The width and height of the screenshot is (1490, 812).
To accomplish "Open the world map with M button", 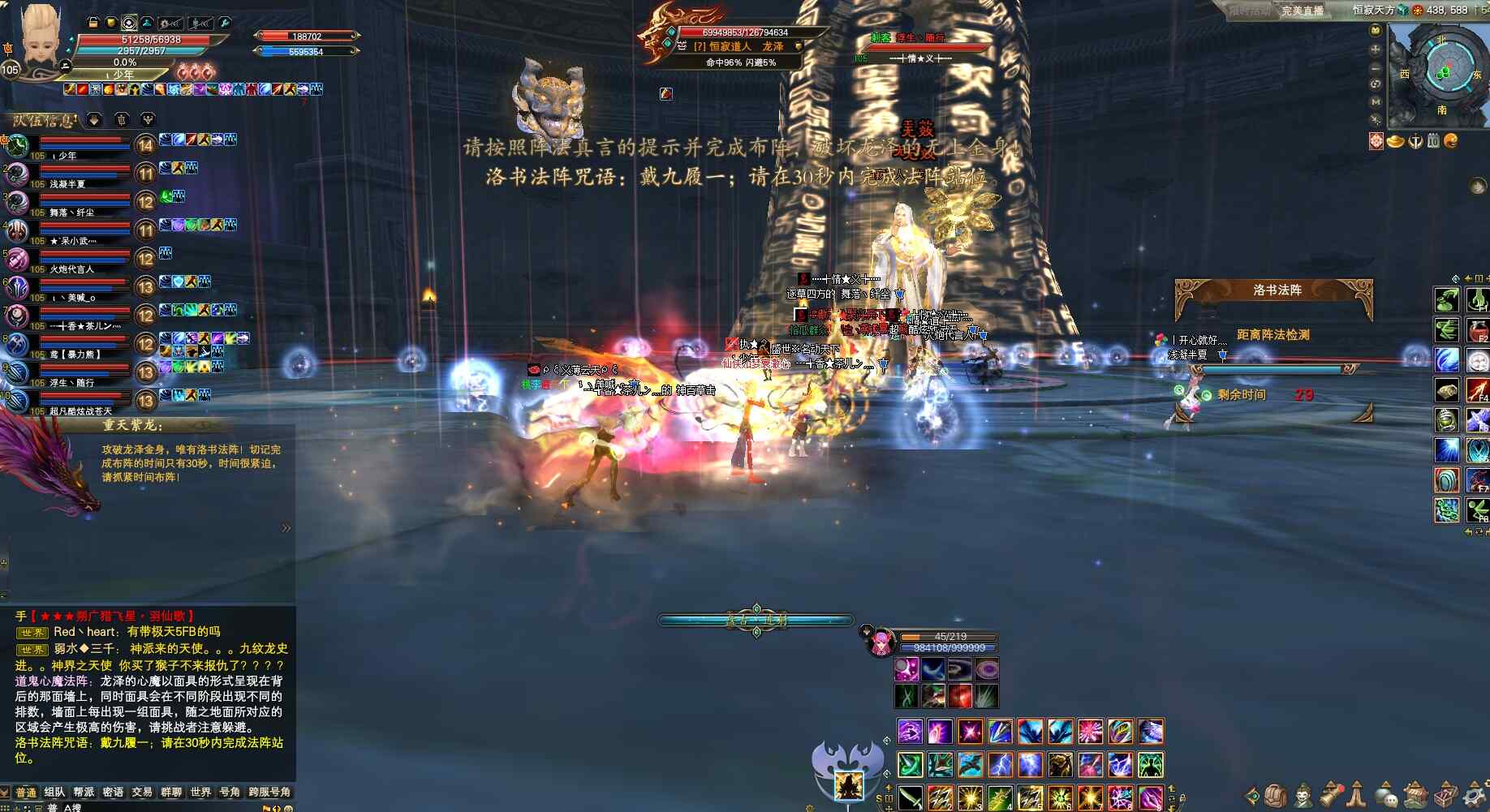I will [x=1376, y=101].
